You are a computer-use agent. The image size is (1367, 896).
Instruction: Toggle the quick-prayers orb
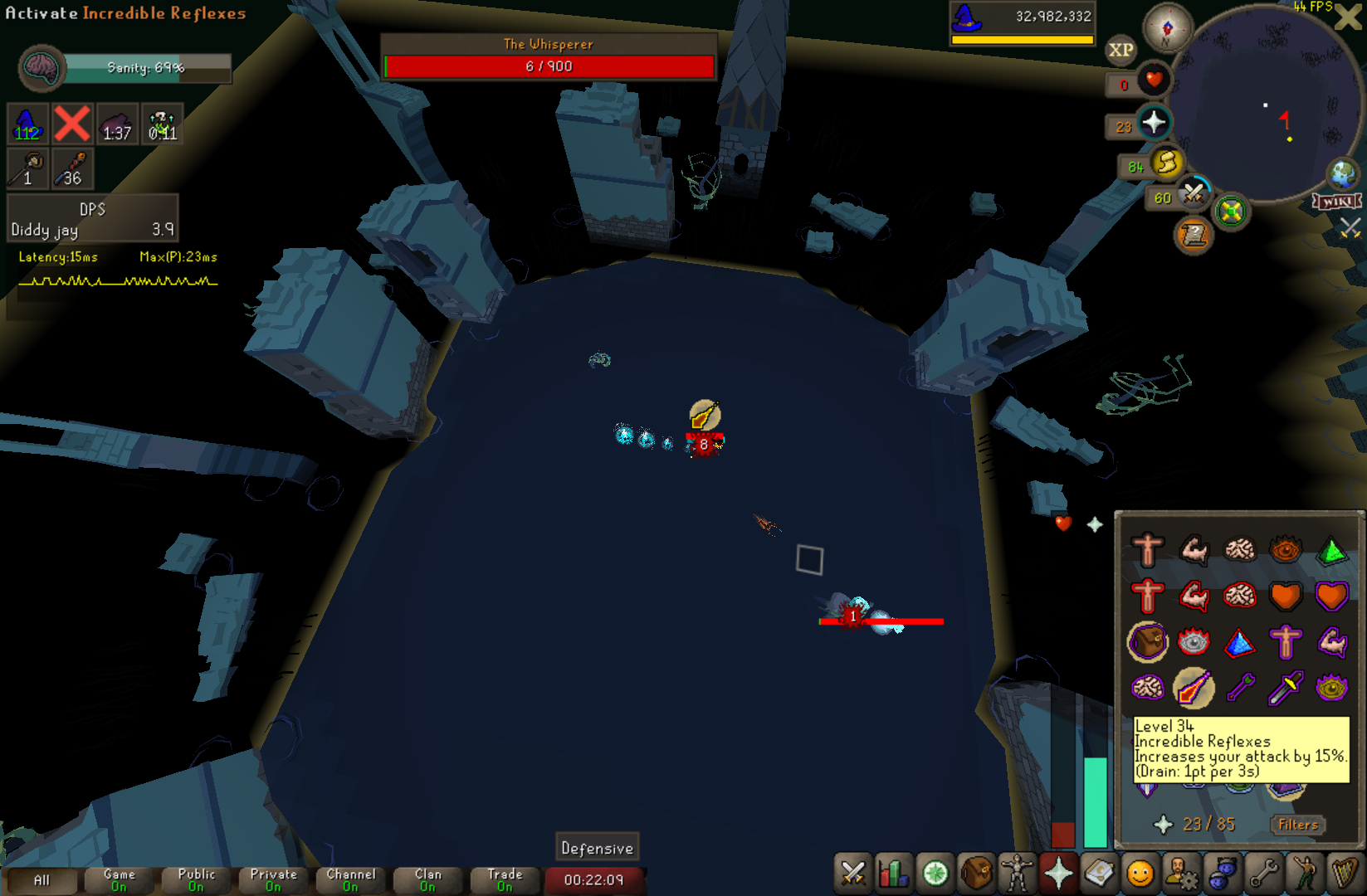click(1154, 124)
